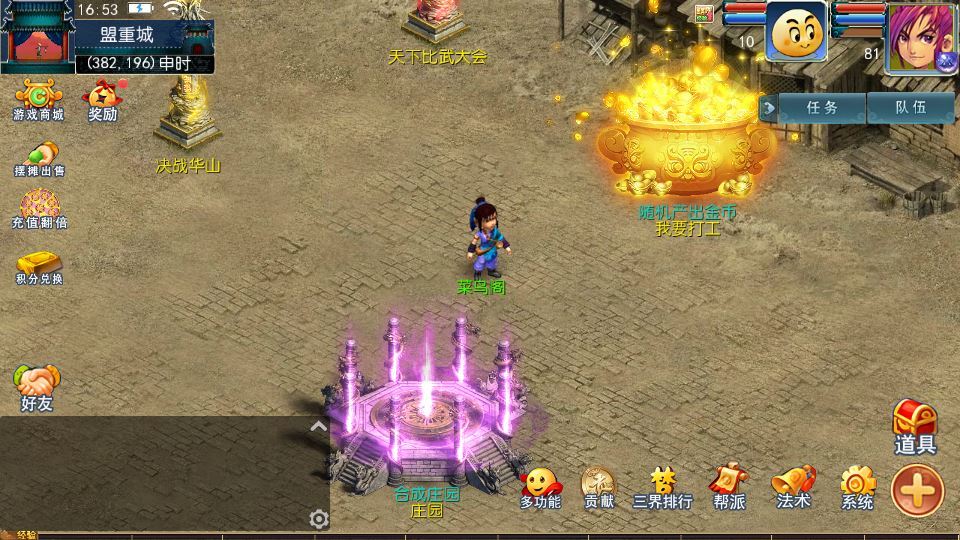The height and width of the screenshot is (540, 960).
Task: Open the 奖励 rewards icon
Action: (102, 100)
